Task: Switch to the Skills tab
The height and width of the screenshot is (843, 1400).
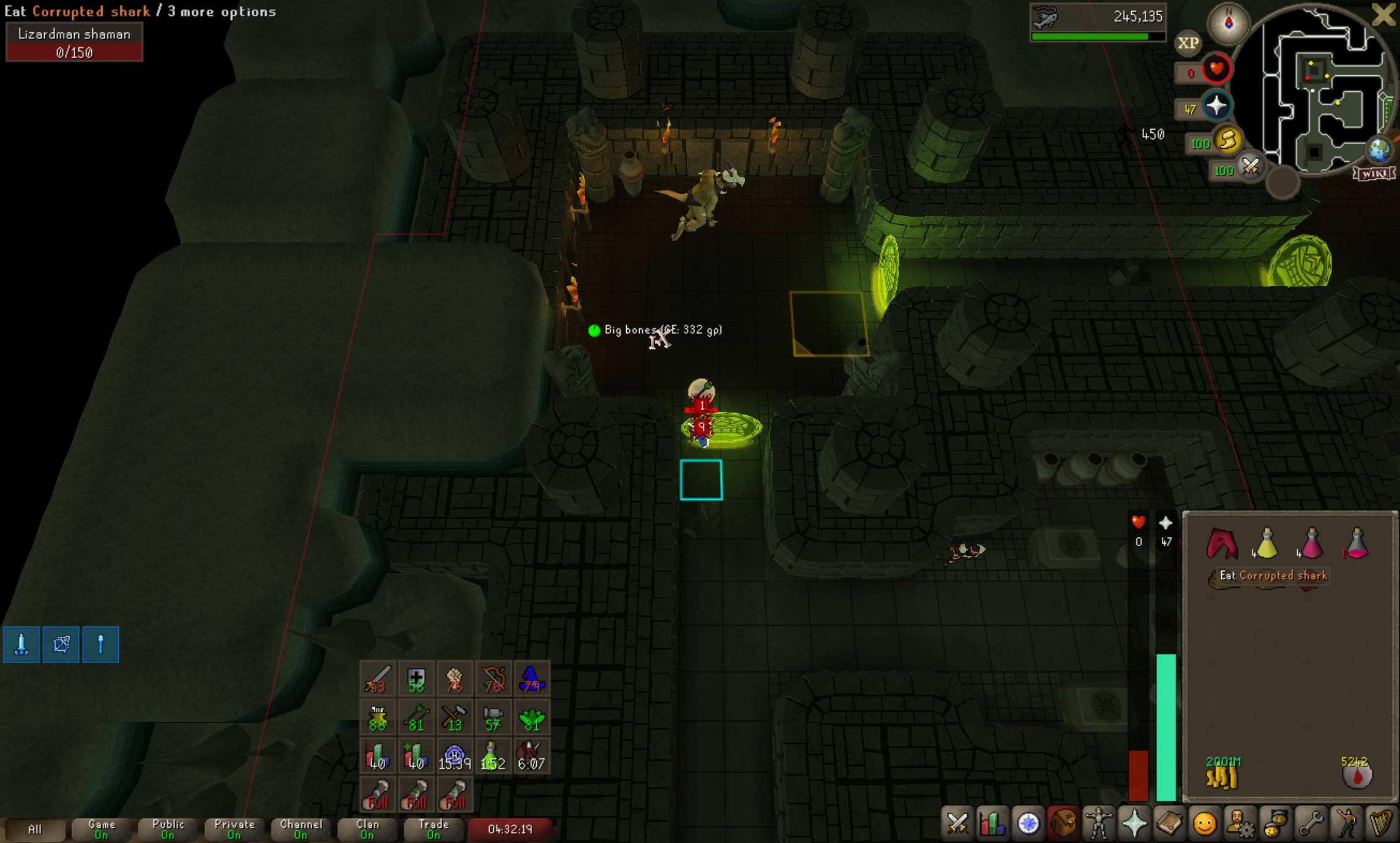Action: (x=992, y=823)
